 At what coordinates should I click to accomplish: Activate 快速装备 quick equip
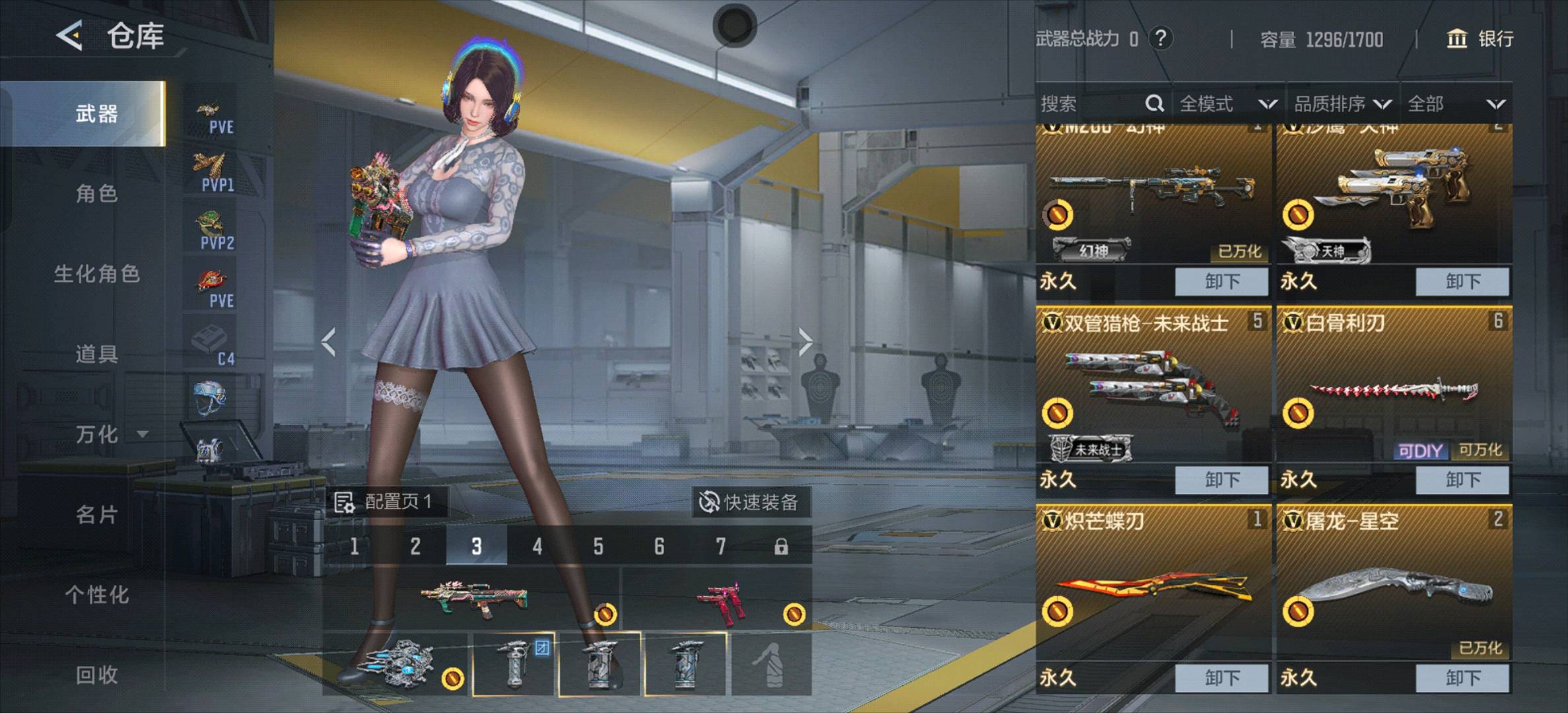pyautogui.click(x=749, y=502)
